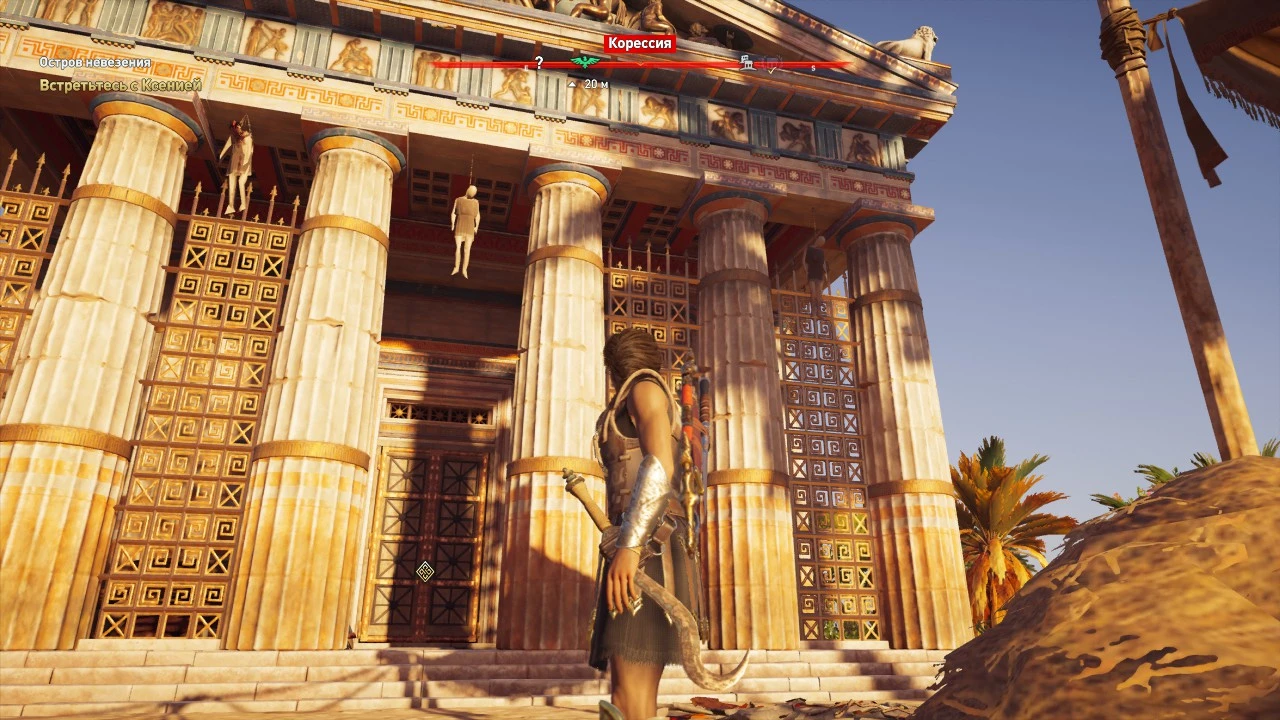Click the Корессия region banner
The width and height of the screenshot is (1280, 720).
(641, 43)
